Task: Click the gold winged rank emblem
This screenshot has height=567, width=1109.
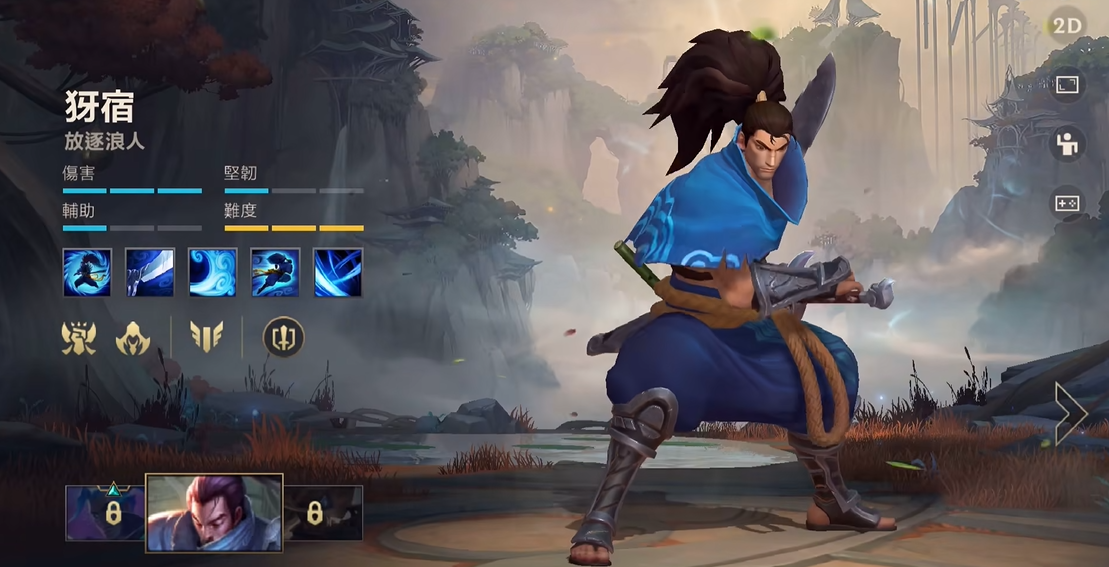Action: pos(206,338)
